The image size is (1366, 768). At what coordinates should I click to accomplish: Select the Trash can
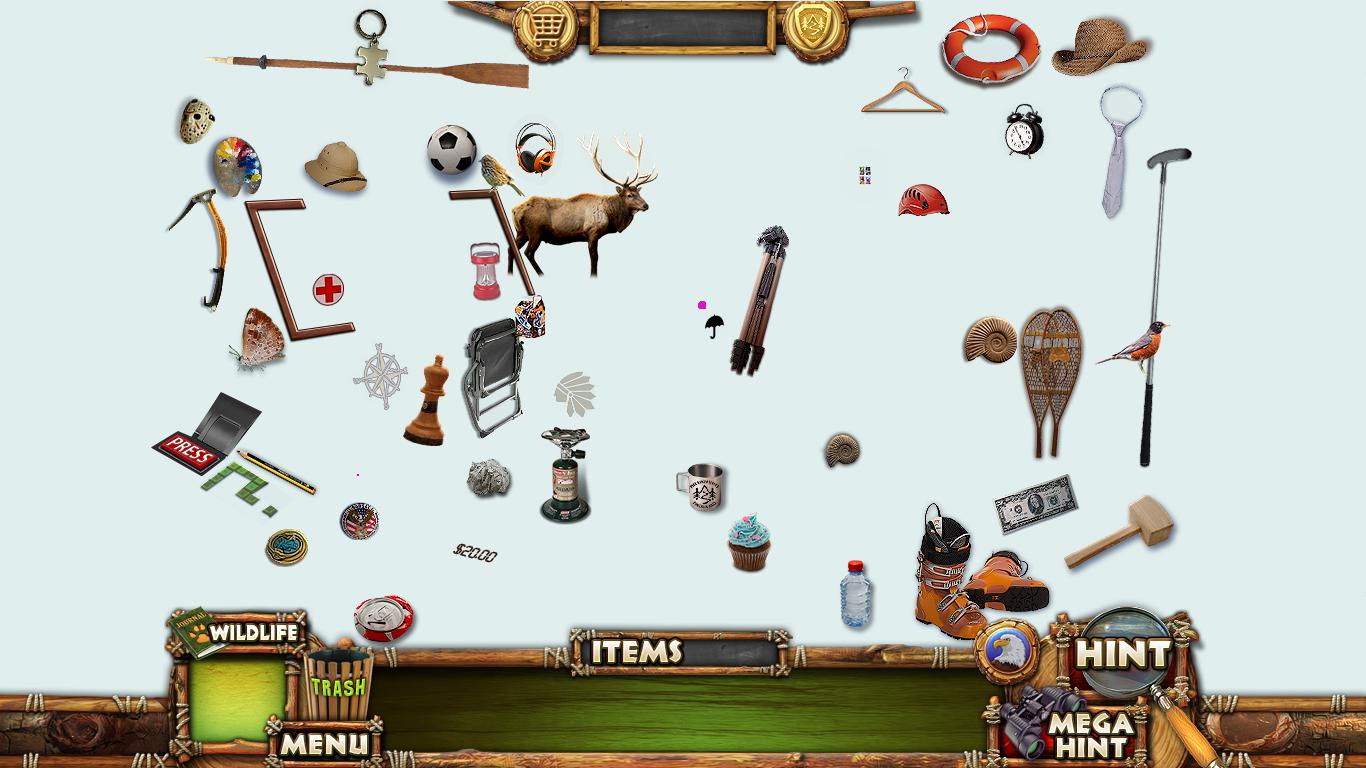pos(337,685)
